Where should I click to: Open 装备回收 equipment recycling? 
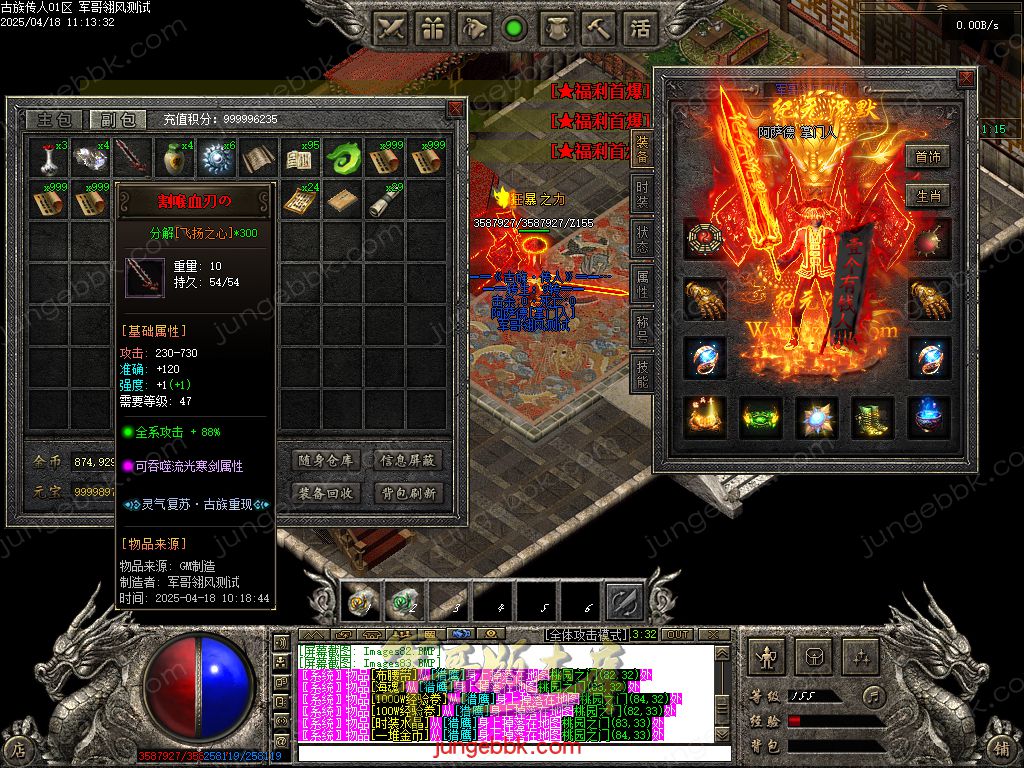pyautogui.click(x=326, y=493)
